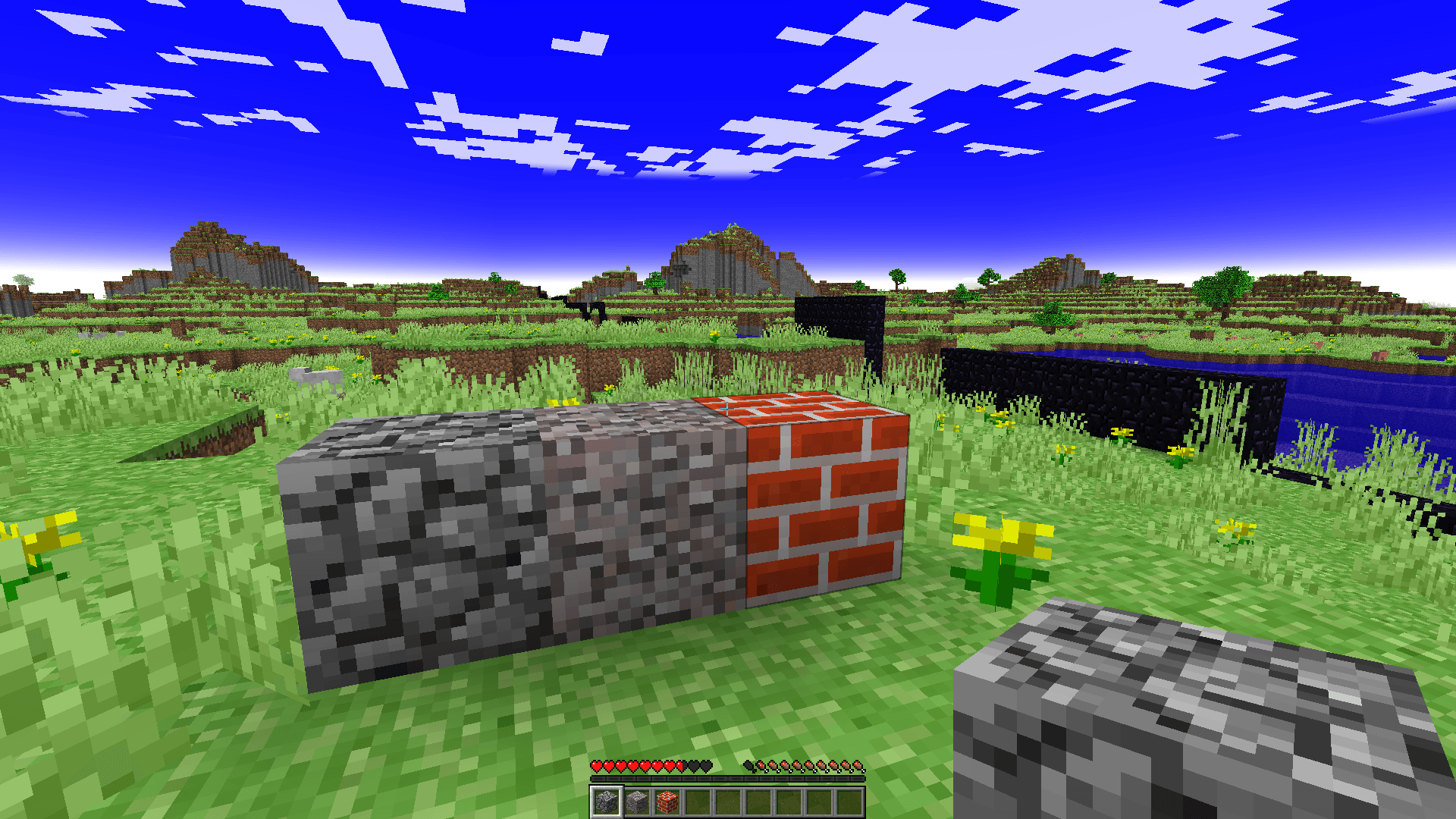The width and height of the screenshot is (1456, 819).
Task: Select the cobblestone block in hotbar slot one
Action: pyautogui.click(x=608, y=802)
